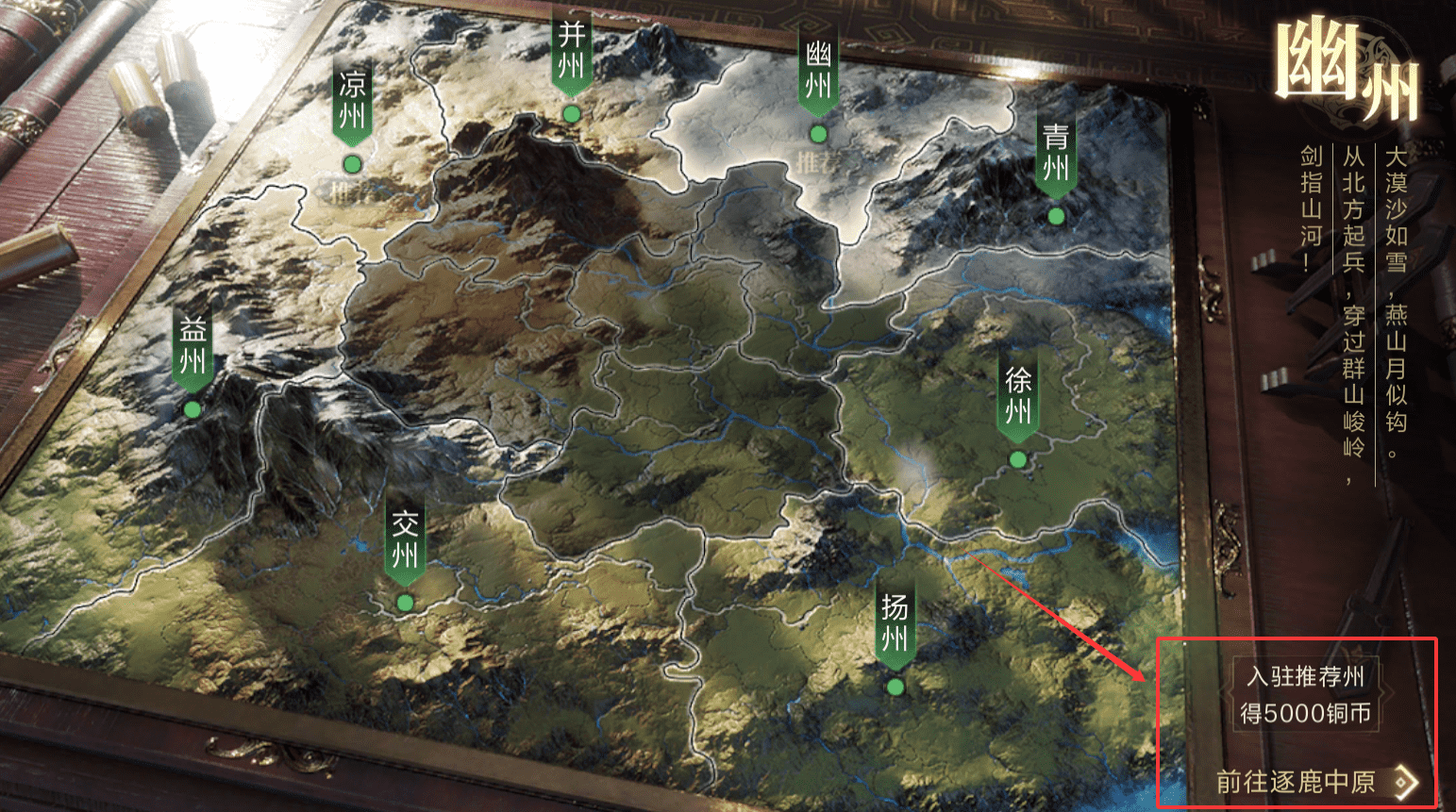Select the 凉州 province marker
The width and height of the screenshot is (1456, 812).
coord(352,103)
